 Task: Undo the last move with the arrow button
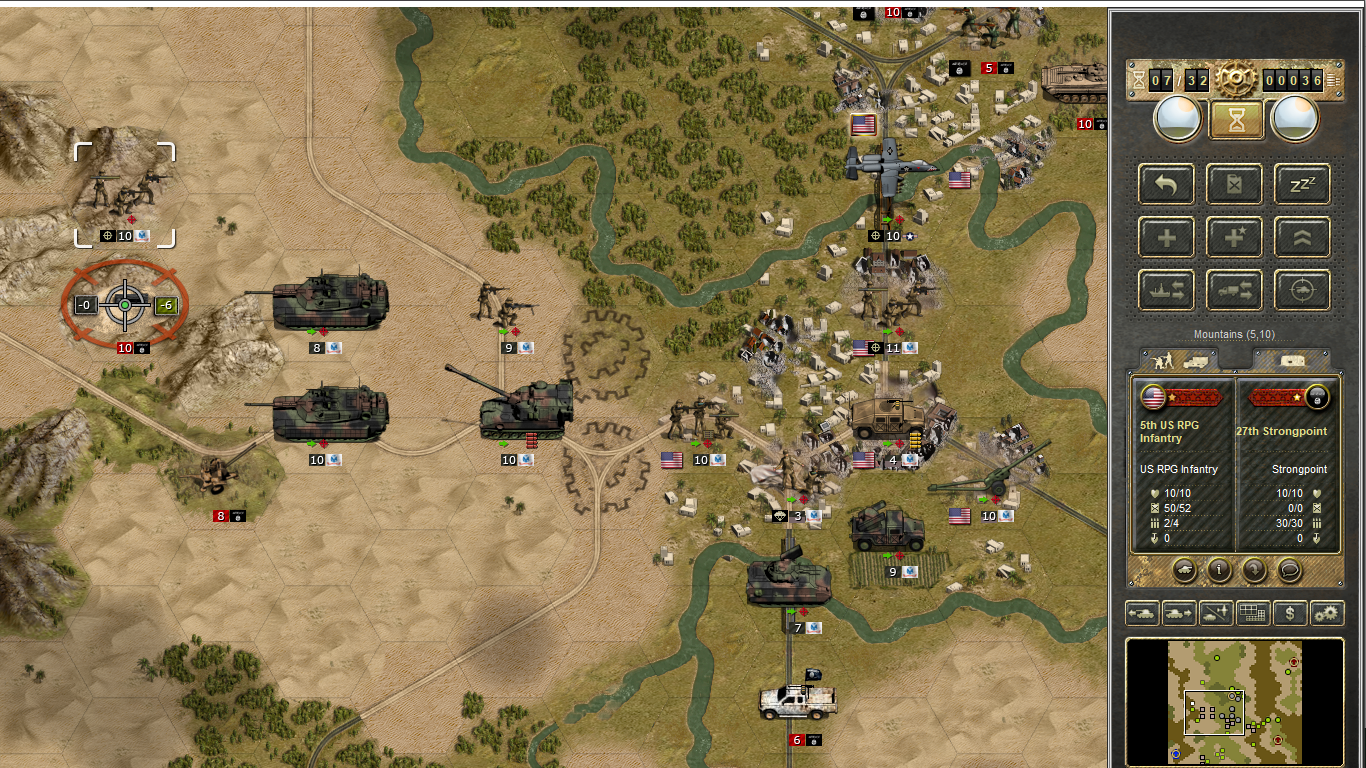(1166, 184)
